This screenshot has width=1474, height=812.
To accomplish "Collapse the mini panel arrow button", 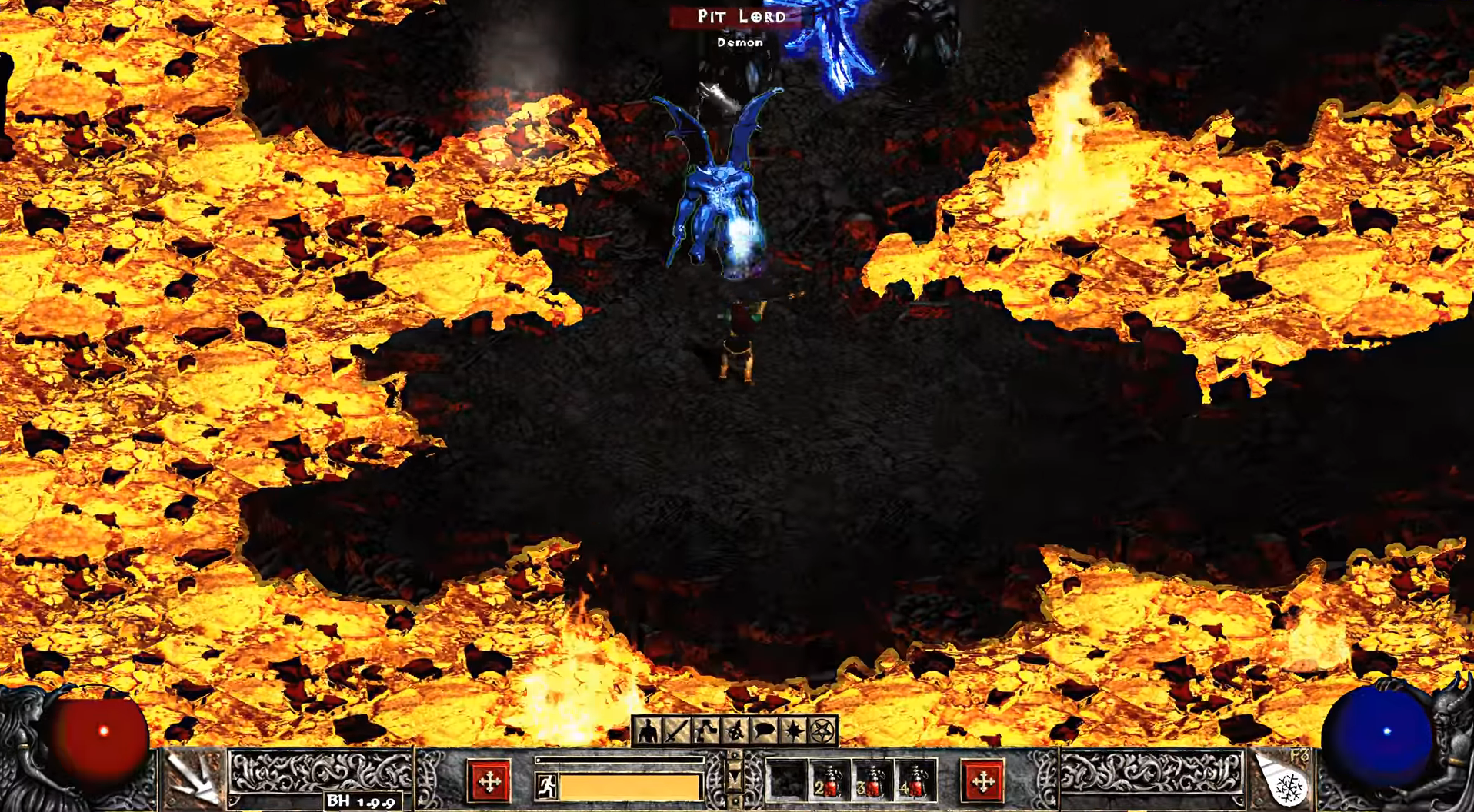I will [735, 779].
